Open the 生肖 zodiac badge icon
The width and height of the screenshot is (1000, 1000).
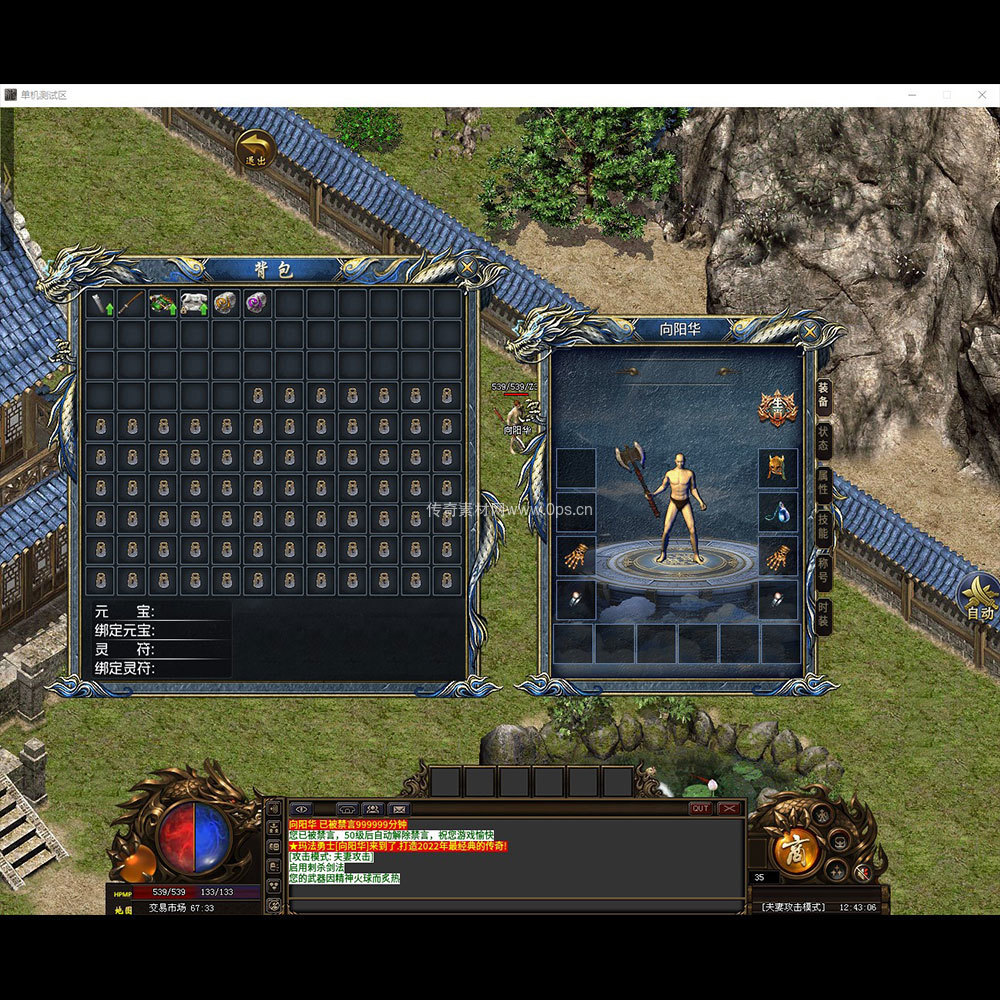(777, 407)
